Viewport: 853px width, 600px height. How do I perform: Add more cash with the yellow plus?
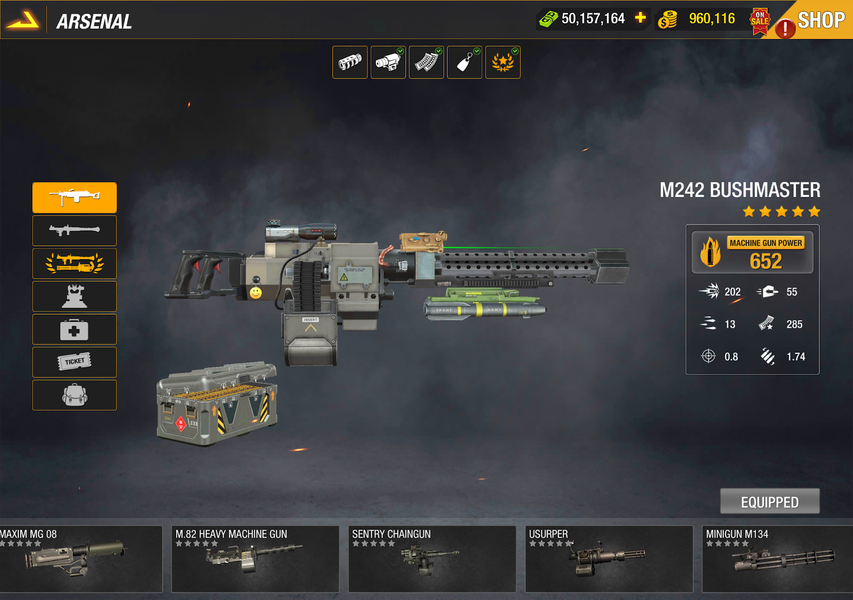click(640, 18)
